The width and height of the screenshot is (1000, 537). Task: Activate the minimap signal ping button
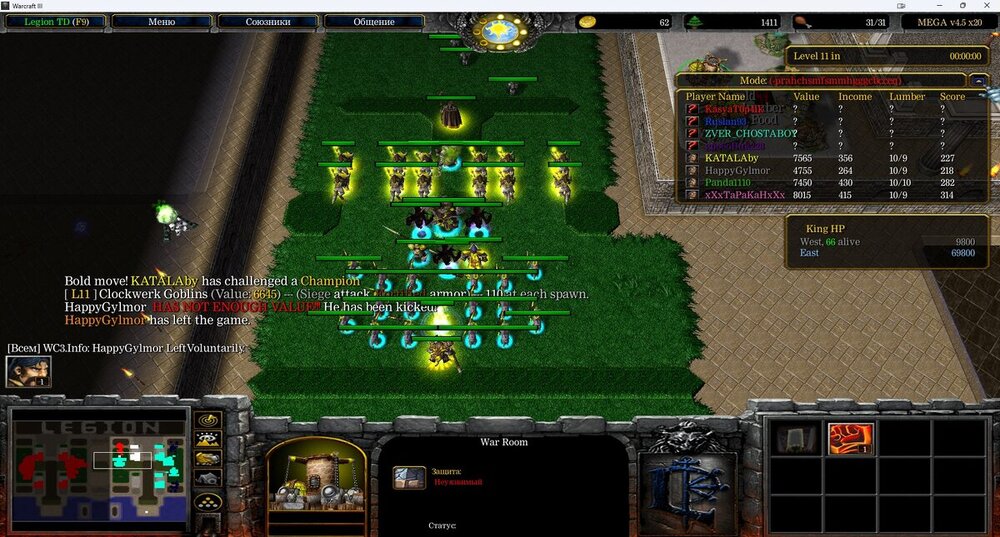208,421
